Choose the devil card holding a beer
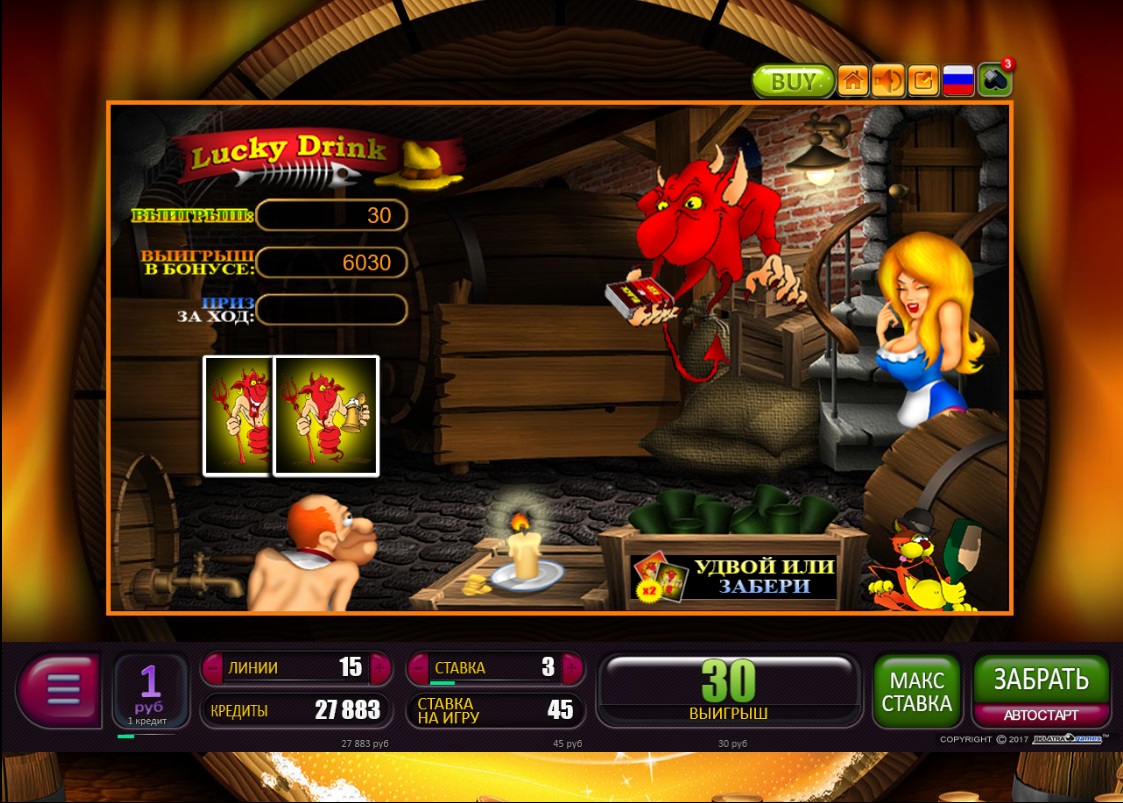This screenshot has width=1123, height=803. tap(326, 414)
